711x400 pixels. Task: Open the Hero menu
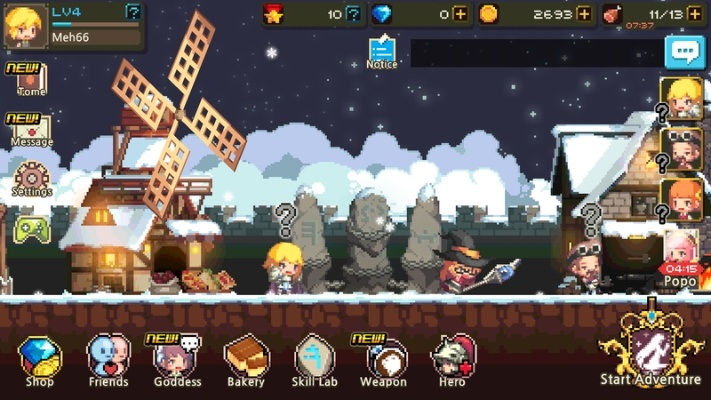pyautogui.click(x=452, y=359)
